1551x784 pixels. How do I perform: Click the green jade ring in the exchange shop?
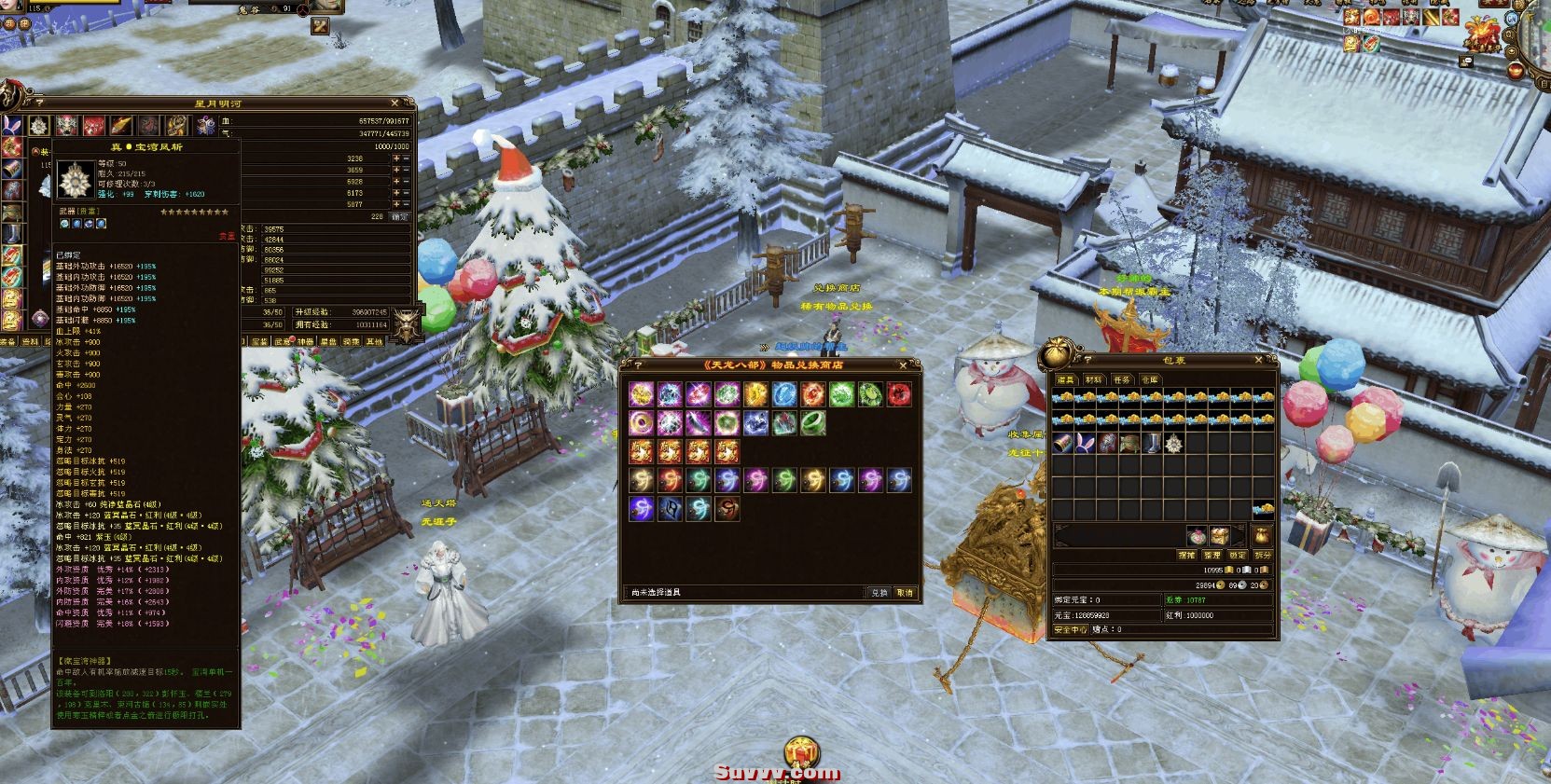pos(813,424)
